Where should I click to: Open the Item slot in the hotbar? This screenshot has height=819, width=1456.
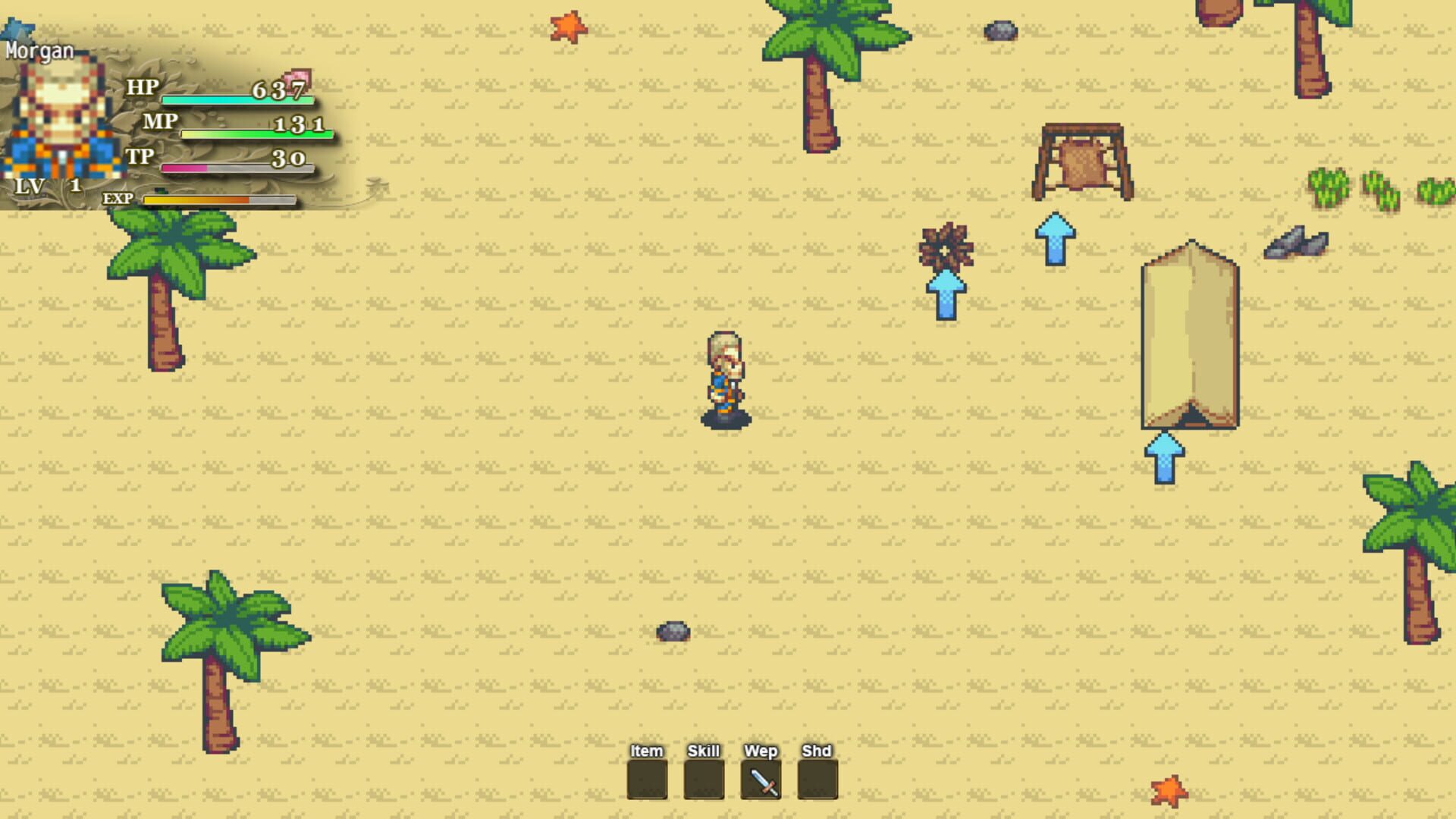(648, 780)
